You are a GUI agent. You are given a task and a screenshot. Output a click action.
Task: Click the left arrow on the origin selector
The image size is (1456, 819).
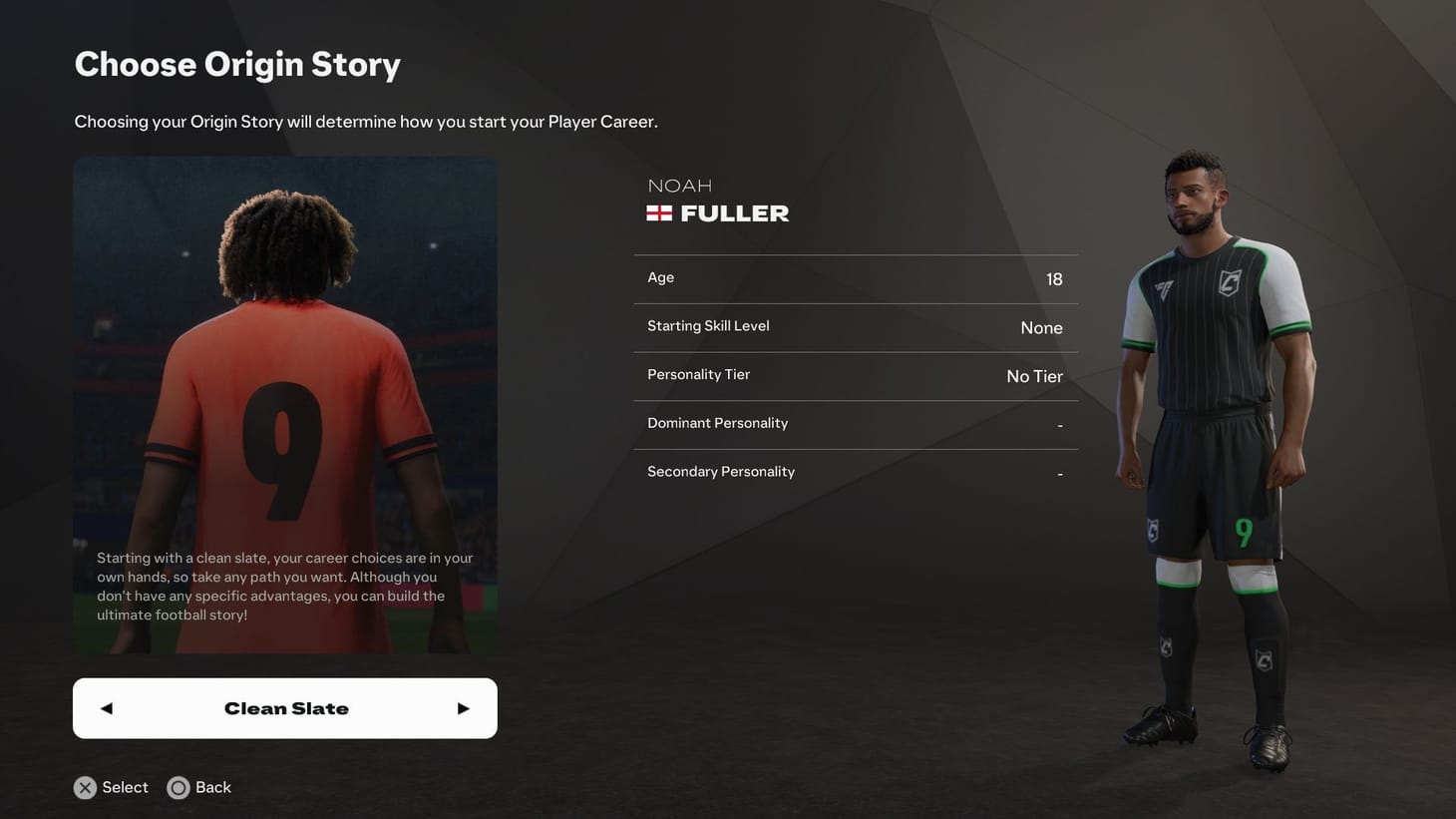(106, 707)
